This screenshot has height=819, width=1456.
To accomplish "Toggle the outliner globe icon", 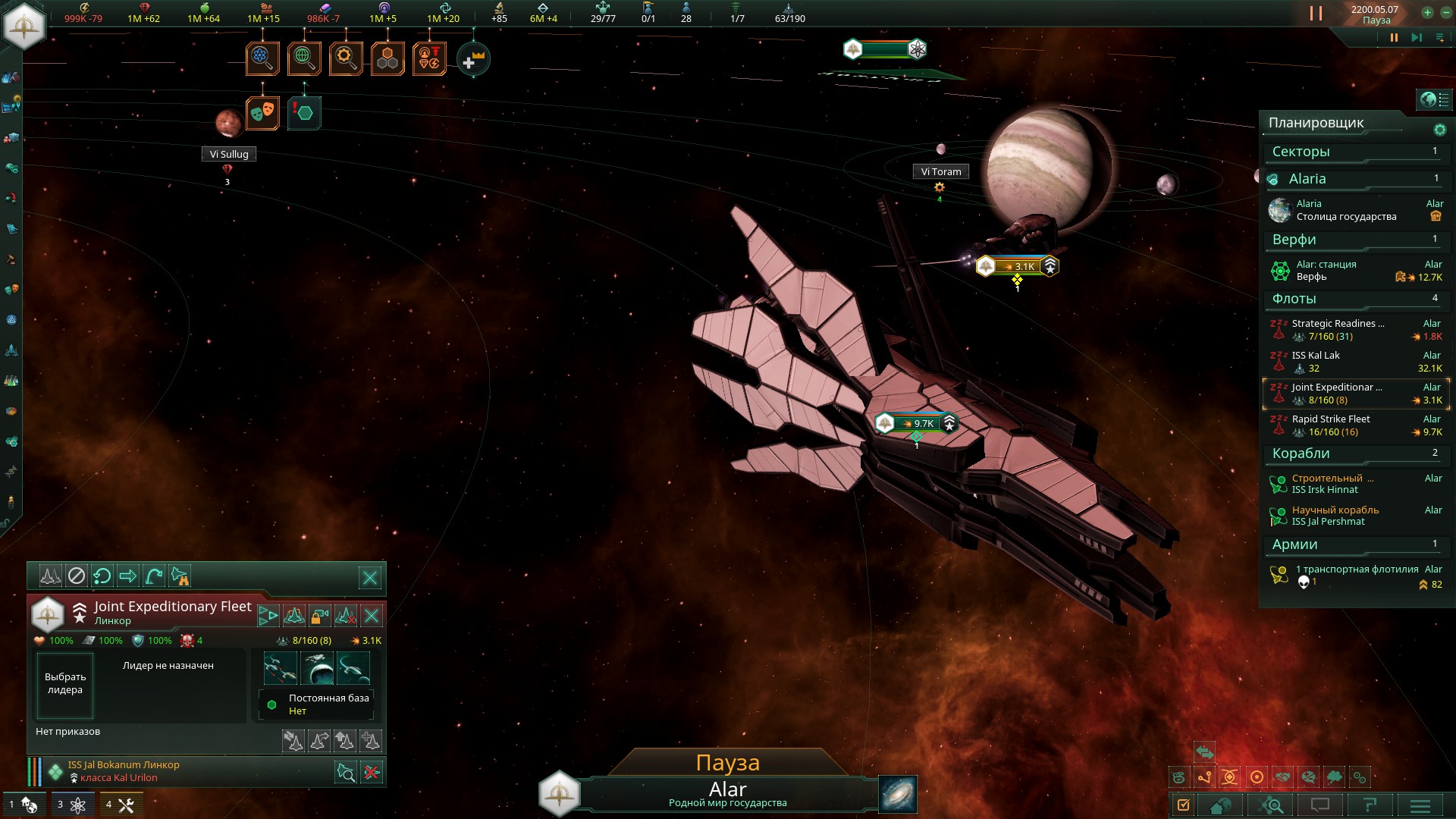I will tap(1429, 99).
